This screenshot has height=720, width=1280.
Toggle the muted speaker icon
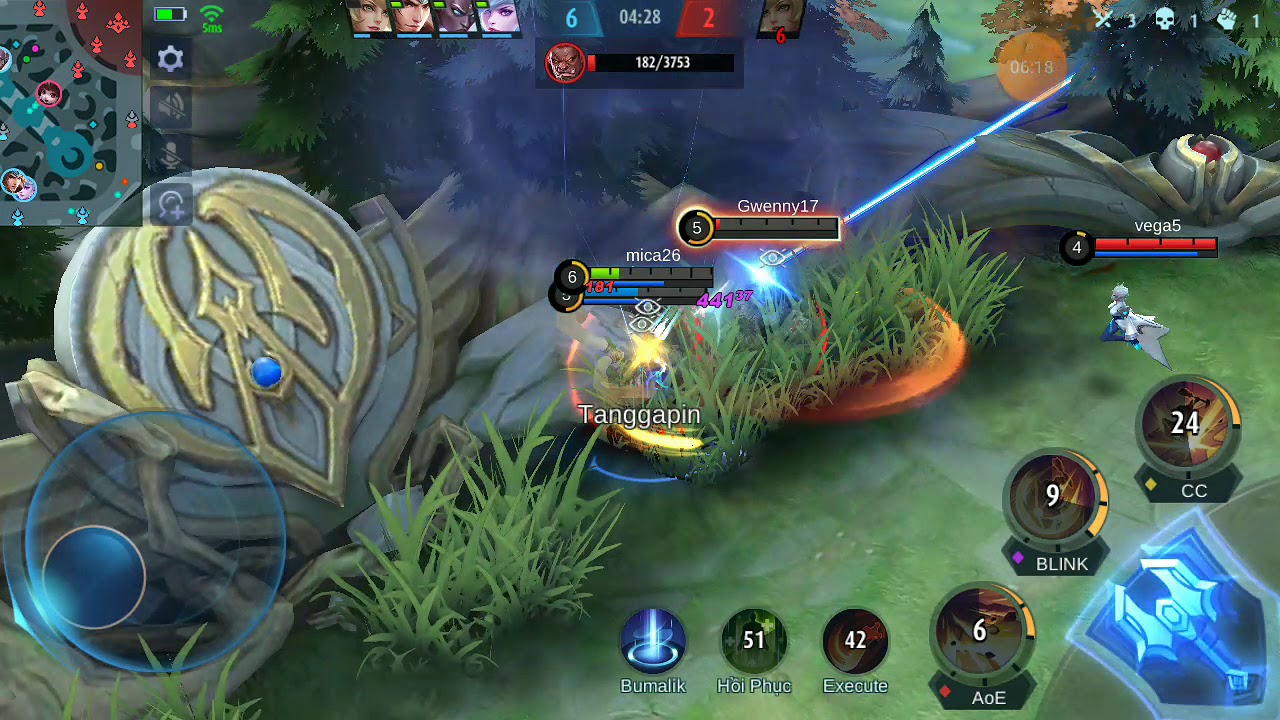[x=171, y=106]
